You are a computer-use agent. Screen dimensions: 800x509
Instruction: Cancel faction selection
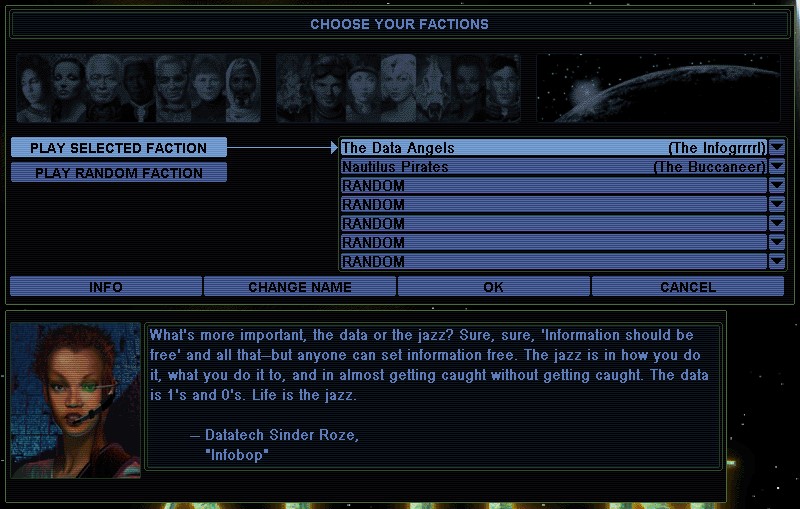(688, 287)
